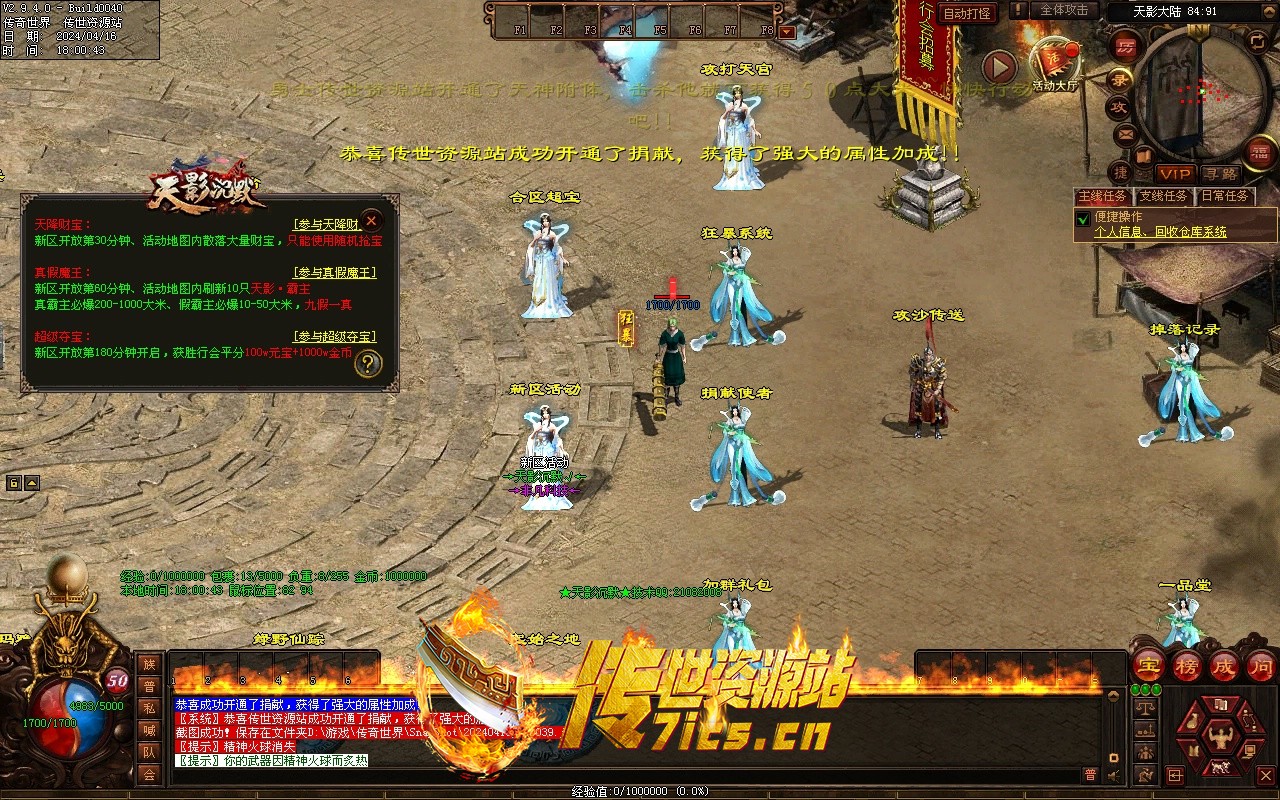Click the 参与超级夺宝 link
Viewport: 1280px width, 800px height.
coord(335,336)
